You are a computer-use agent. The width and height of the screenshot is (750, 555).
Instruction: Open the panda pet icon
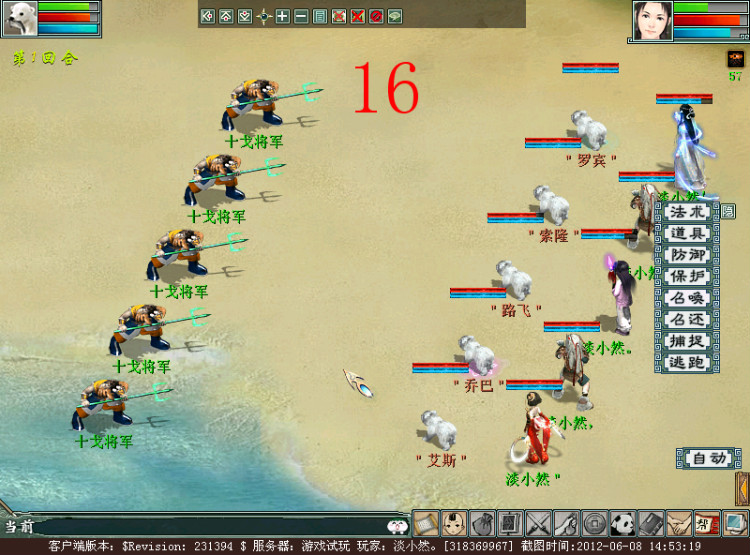click(623, 523)
